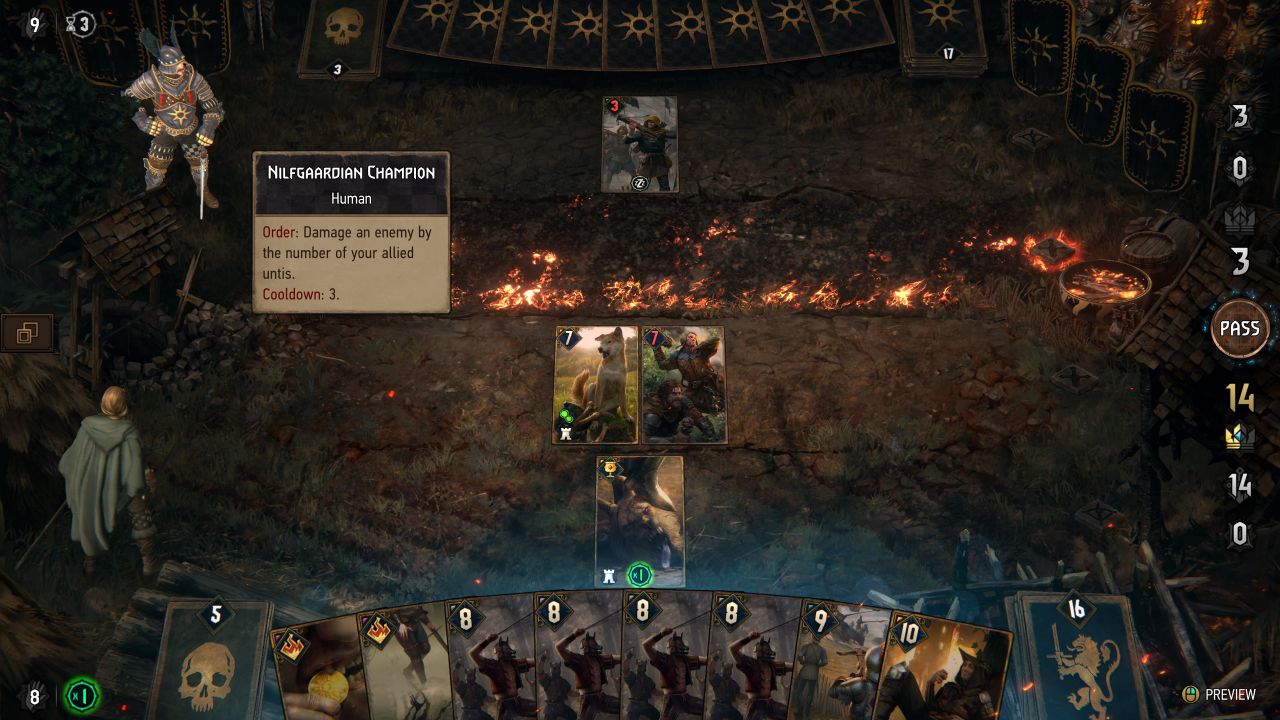This screenshot has height=720, width=1280.
Task: Open the overlapping squares panel icon
Action: tap(27, 334)
